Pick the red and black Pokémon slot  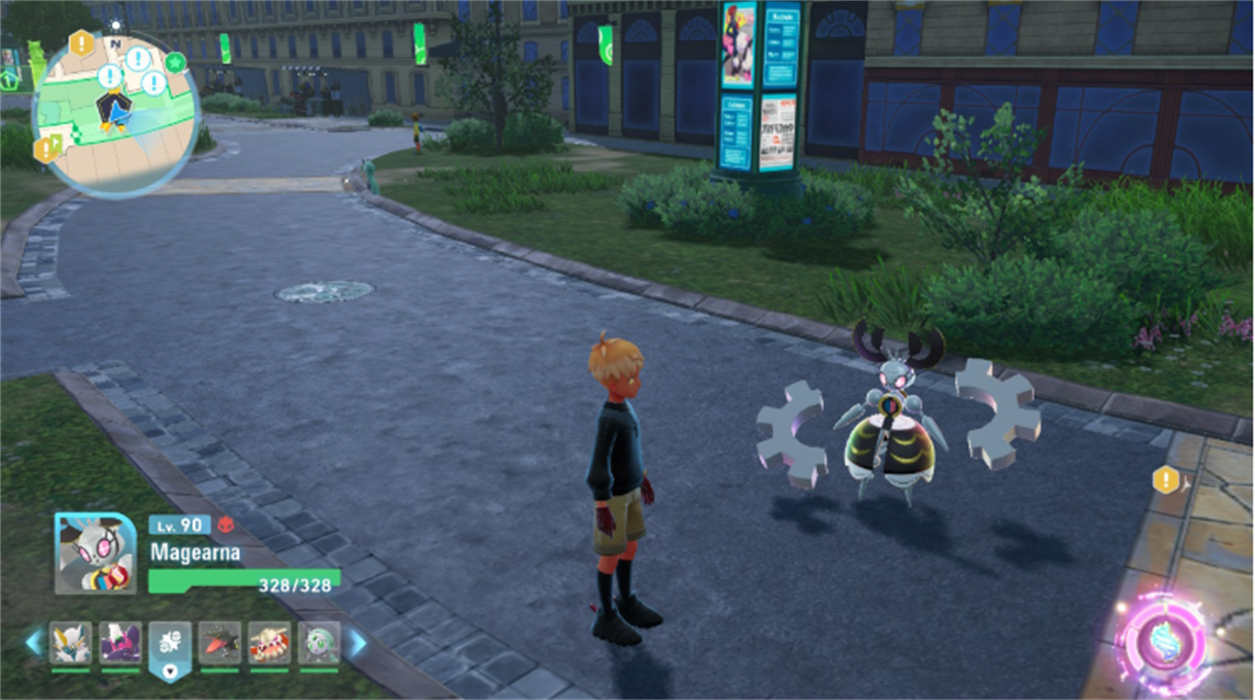click(x=219, y=642)
